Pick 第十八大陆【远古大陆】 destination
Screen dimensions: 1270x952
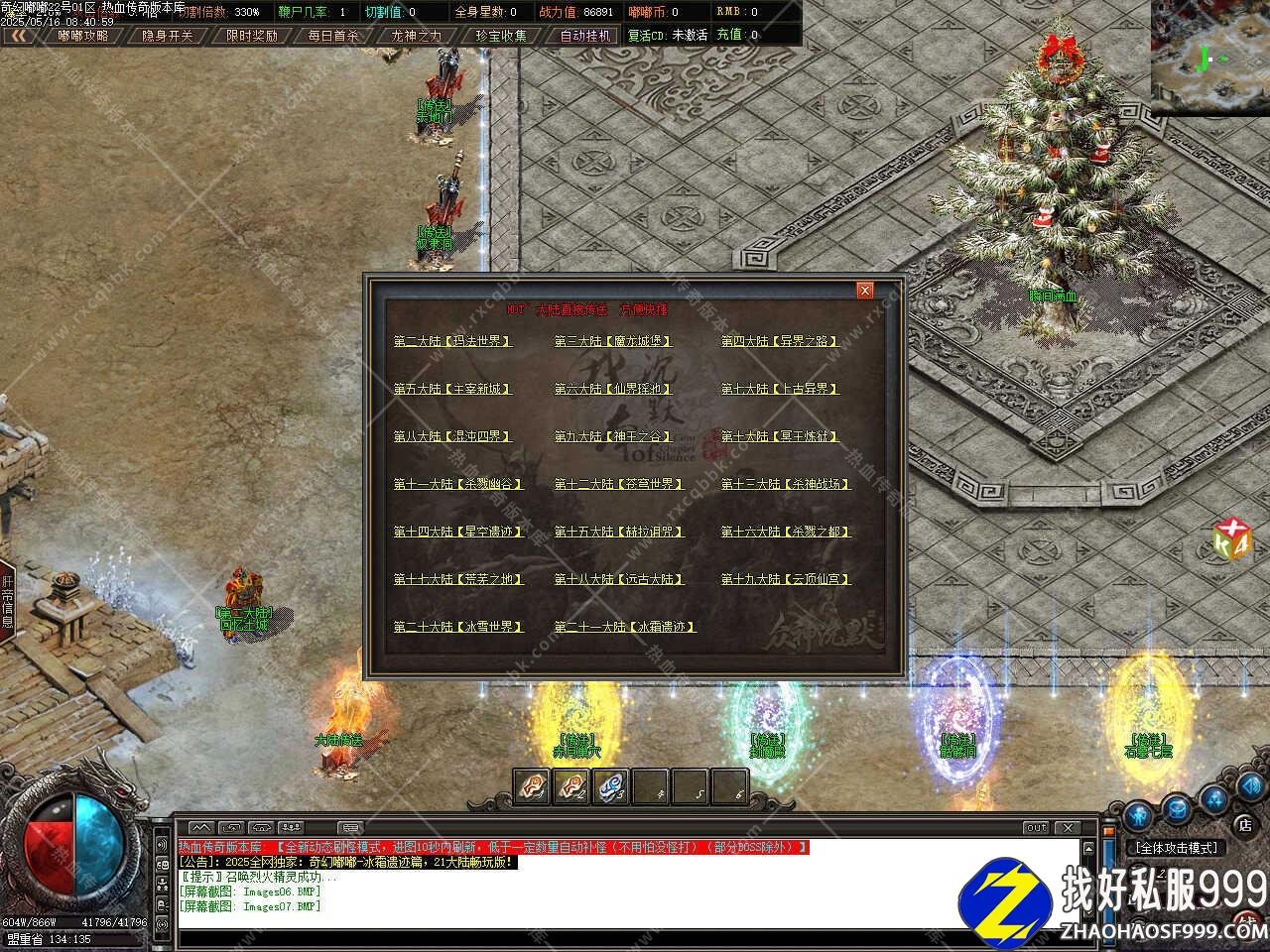pyautogui.click(x=619, y=579)
